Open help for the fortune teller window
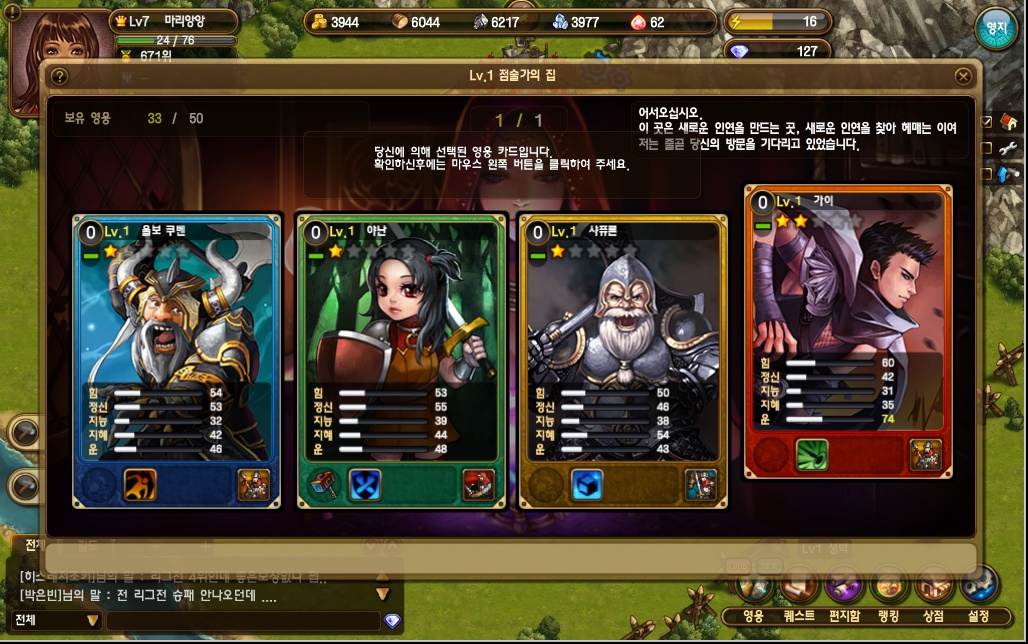Screen dimensions: 1028x644 pyautogui.click(x=59, y=76)
